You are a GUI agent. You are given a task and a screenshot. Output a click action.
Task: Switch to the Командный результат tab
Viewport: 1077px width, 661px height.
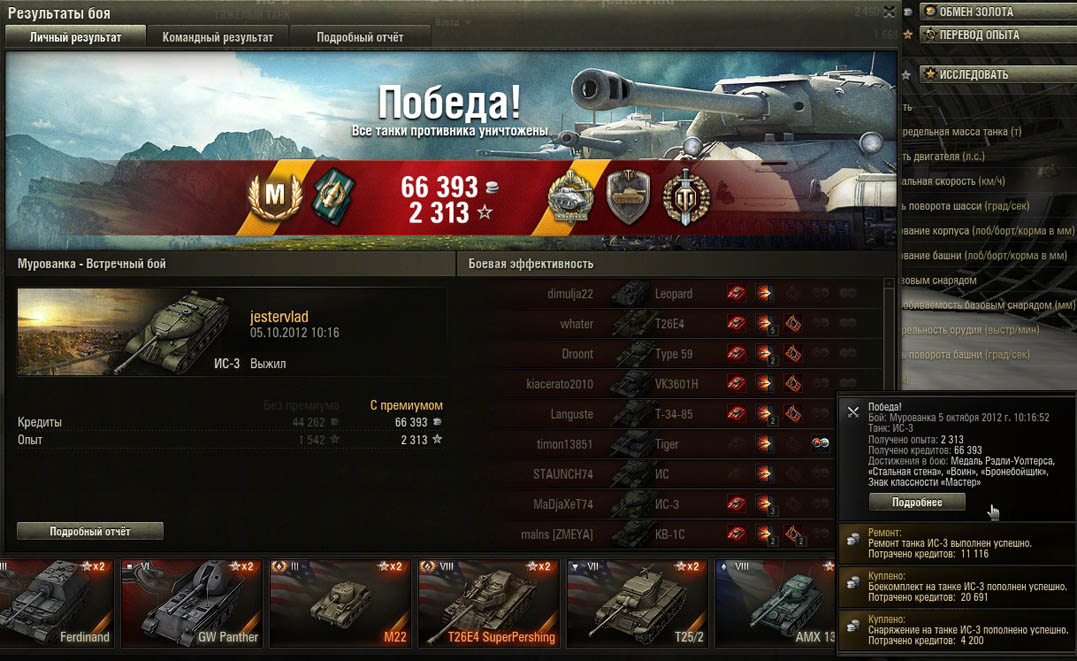217,37
